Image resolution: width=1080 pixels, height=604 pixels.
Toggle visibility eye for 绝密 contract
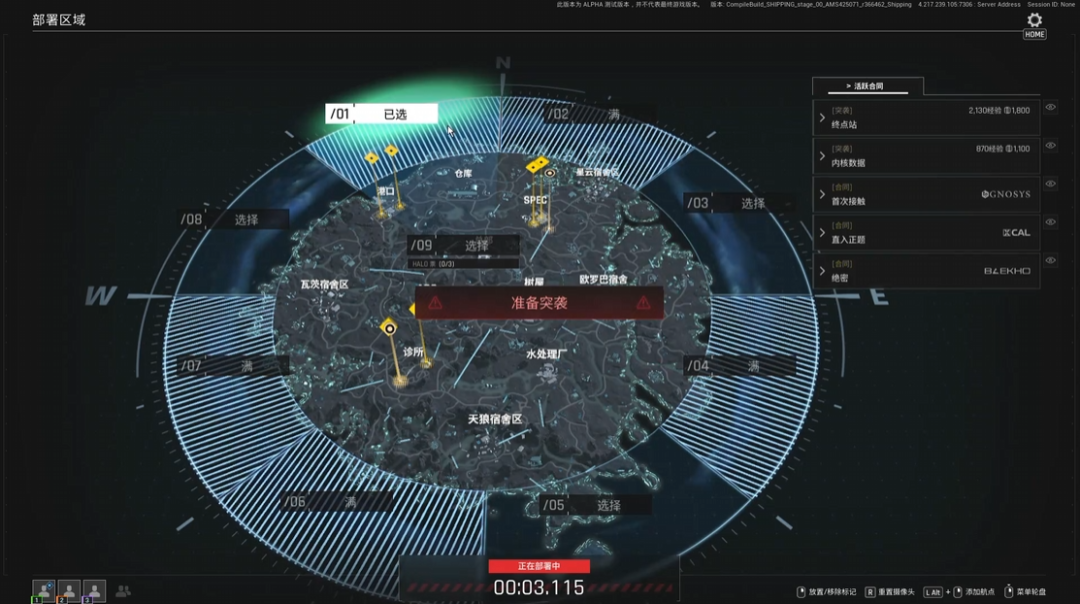point(1050,260)
